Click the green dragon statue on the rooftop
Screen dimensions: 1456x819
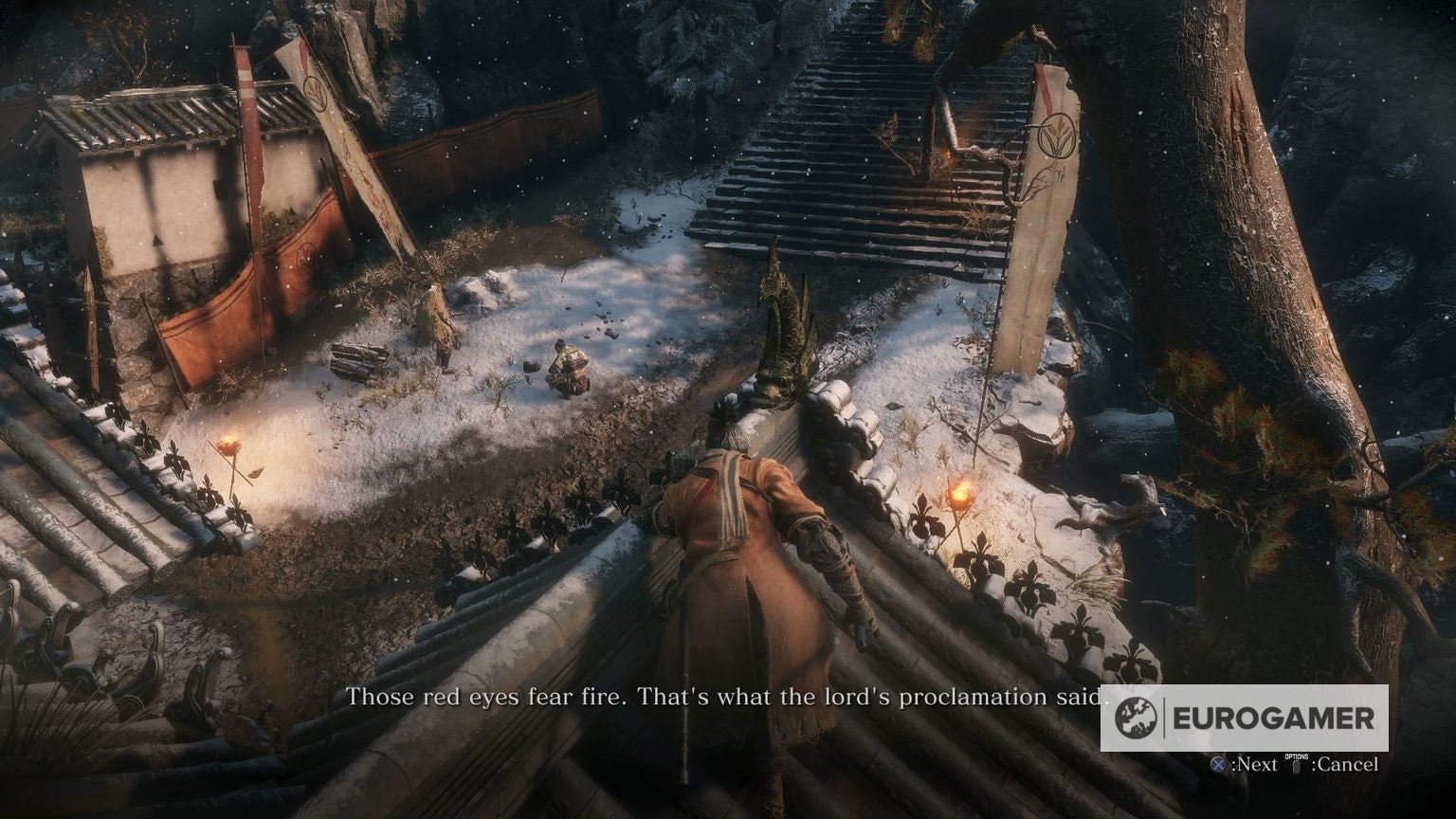pyautogui.click(x=785, y=318)
